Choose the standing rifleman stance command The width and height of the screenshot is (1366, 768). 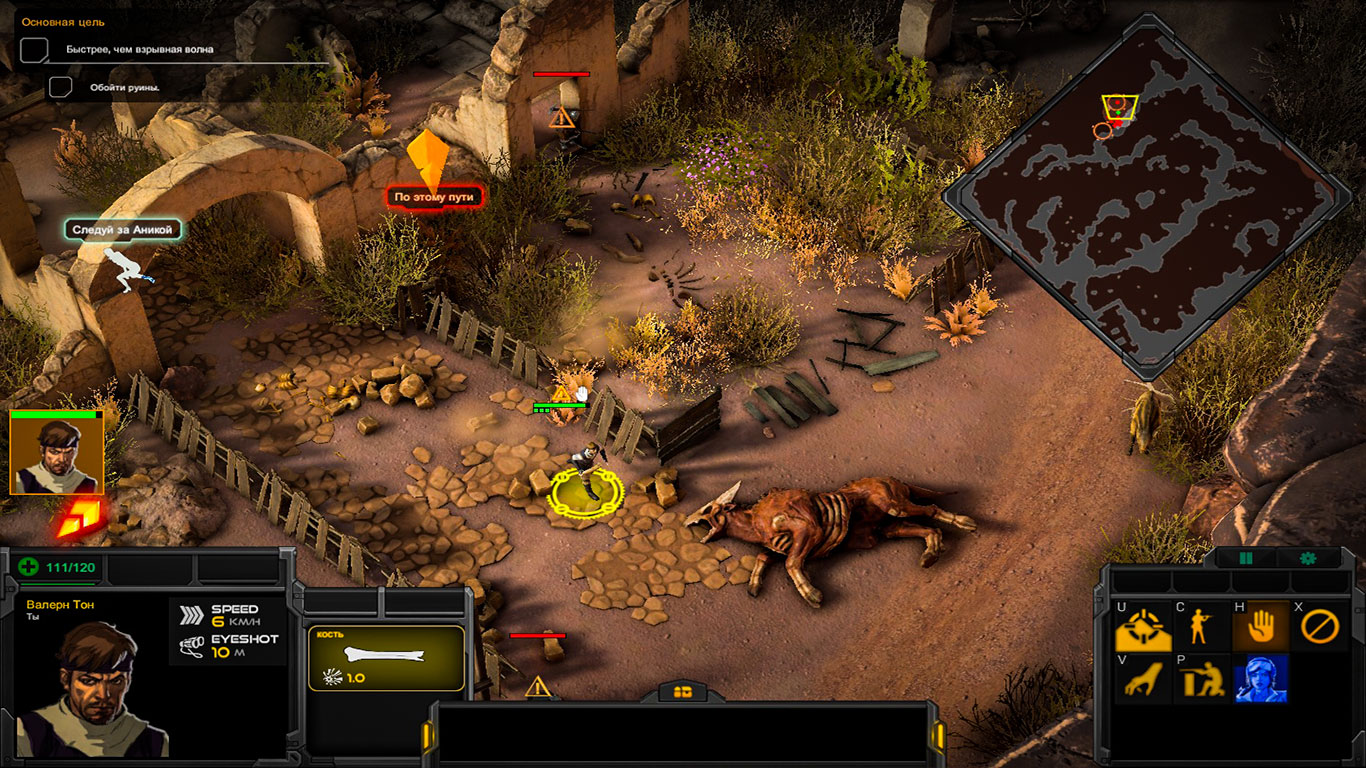coord(1201,628)
